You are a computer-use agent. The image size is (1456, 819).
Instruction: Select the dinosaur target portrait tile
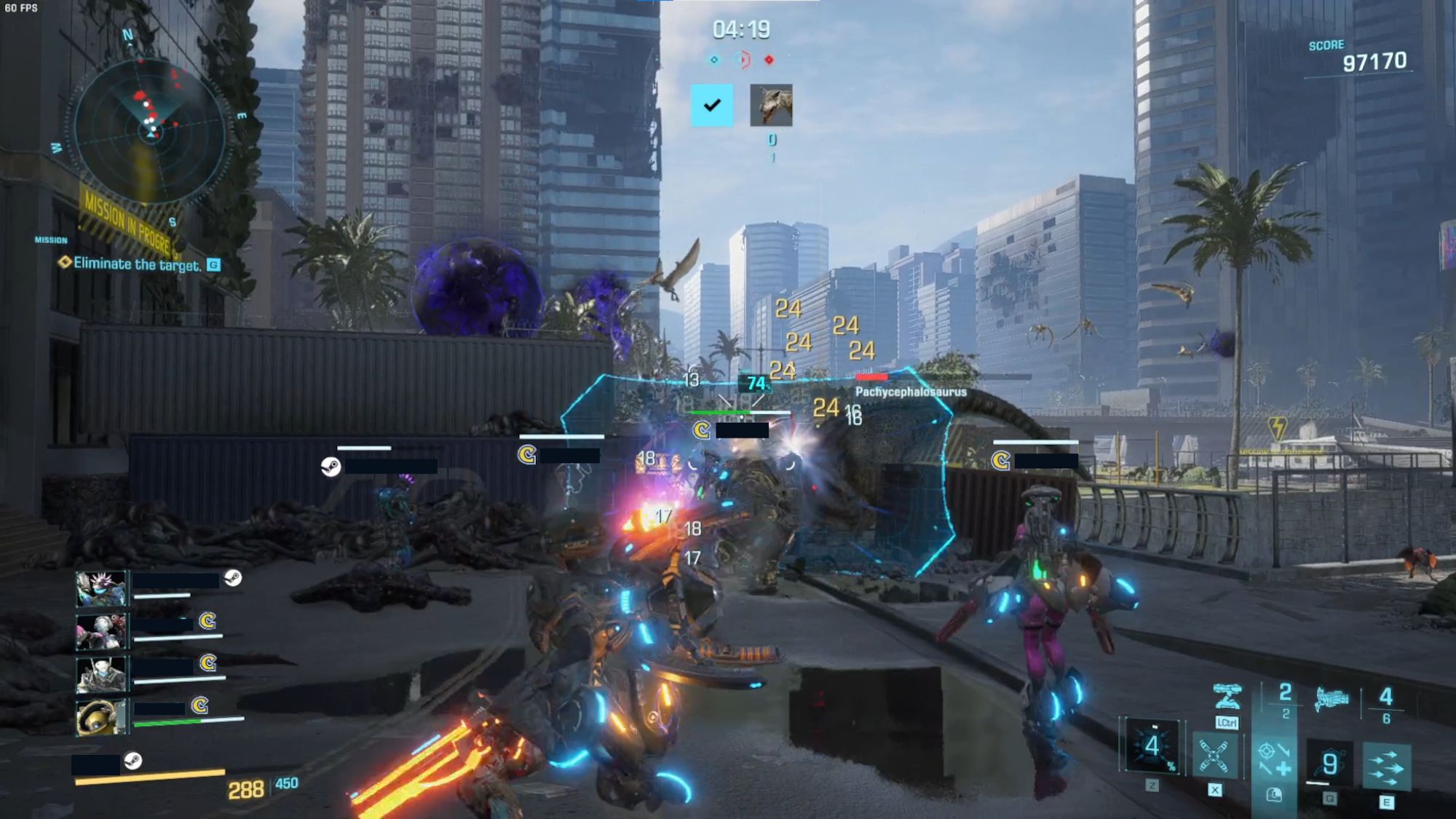(771, 106)
